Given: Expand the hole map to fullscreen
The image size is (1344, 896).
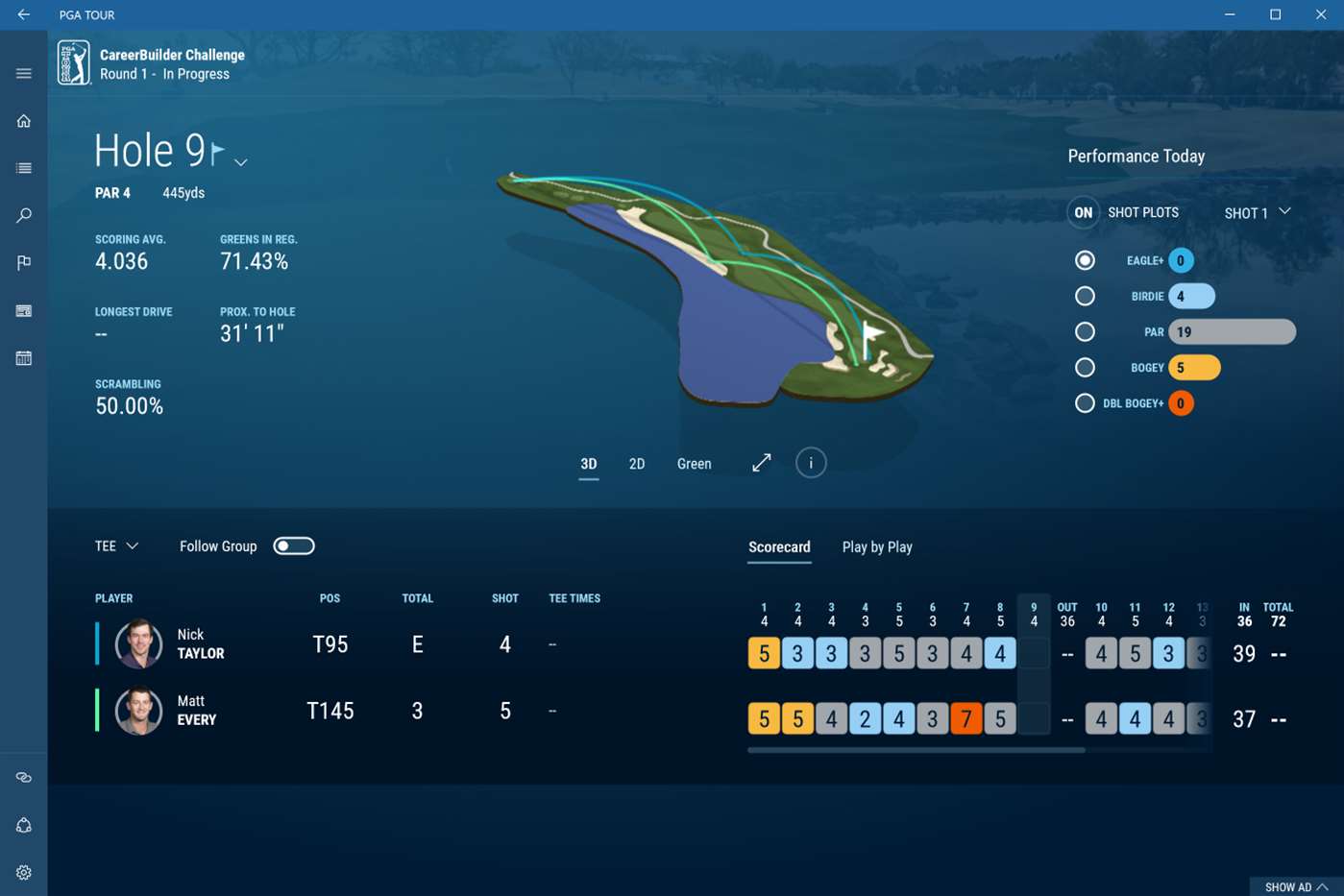Looking at the screenshot, I should click(x=762, y=463).
